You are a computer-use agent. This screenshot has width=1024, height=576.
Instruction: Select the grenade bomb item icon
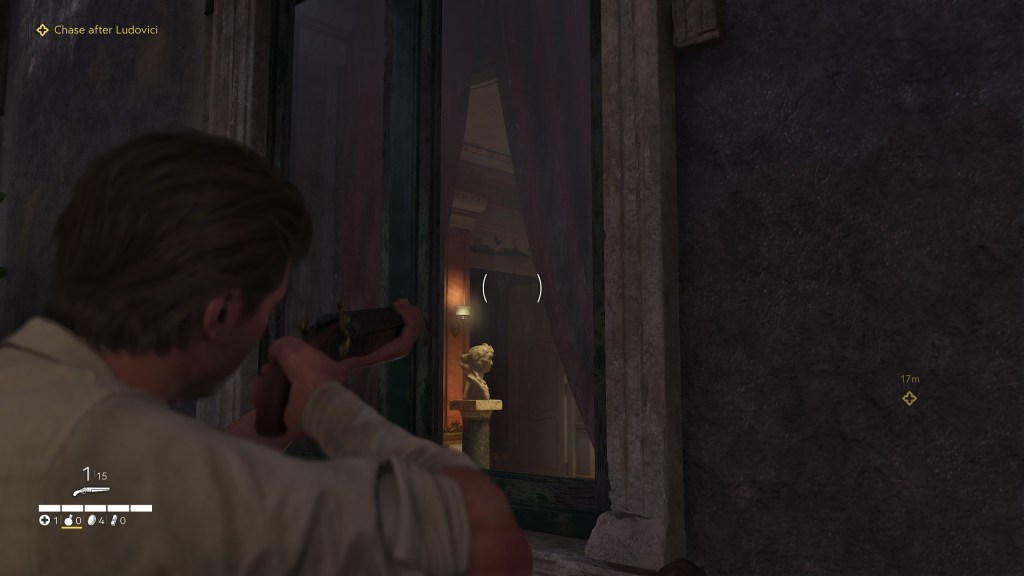point(68,520)
